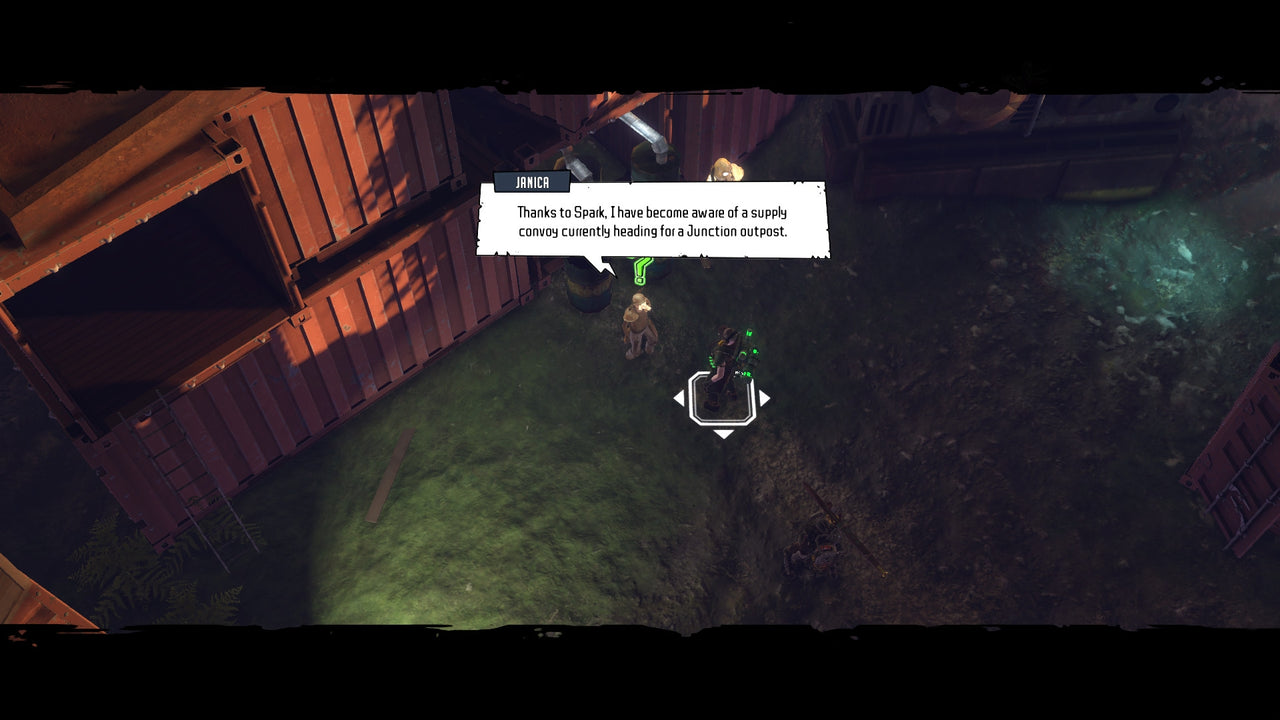Click the JANICA name plate
The image size is (1280, 720).
coord(533,181)
